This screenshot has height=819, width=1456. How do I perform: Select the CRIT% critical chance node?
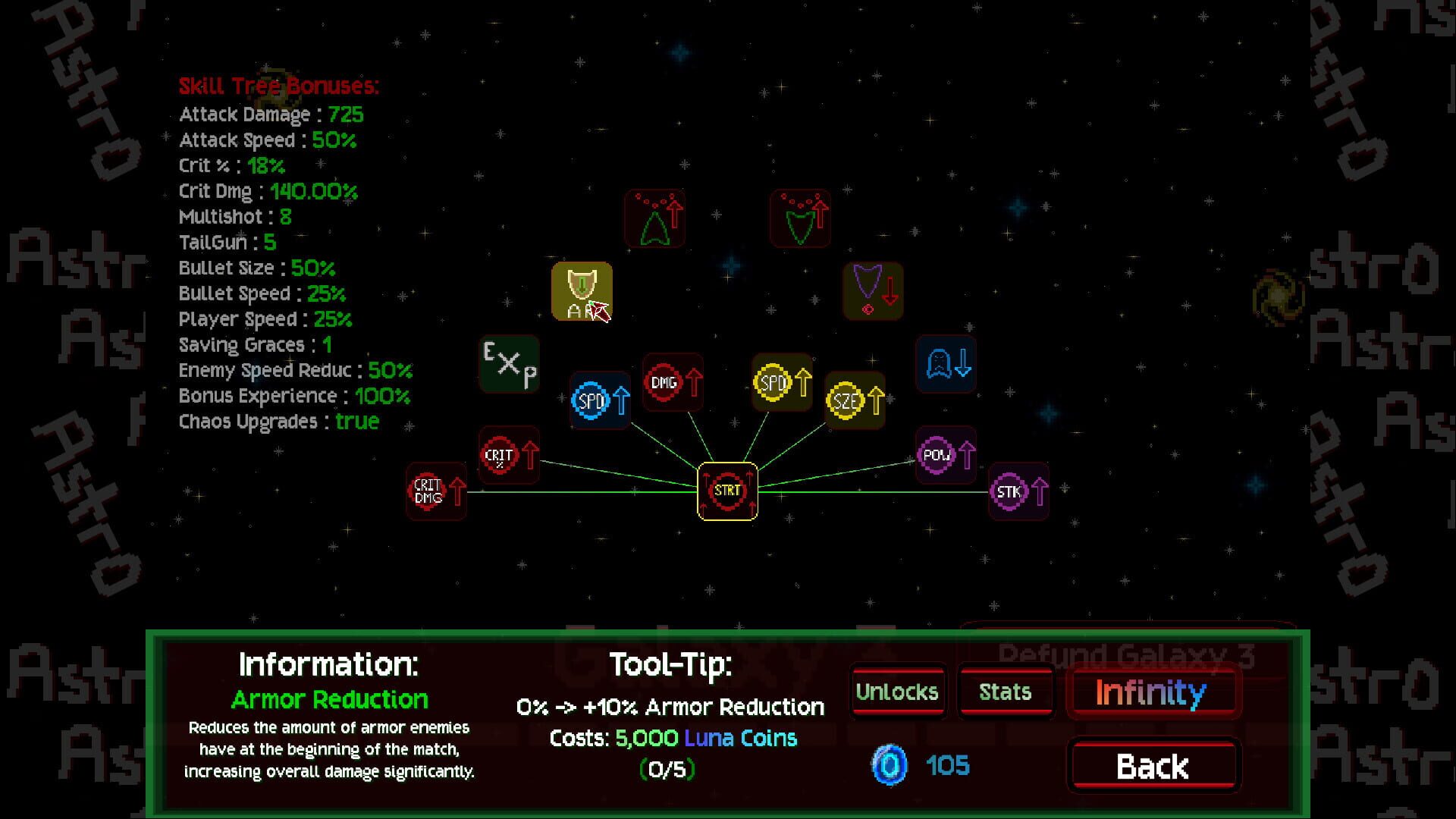click(508, 456)
